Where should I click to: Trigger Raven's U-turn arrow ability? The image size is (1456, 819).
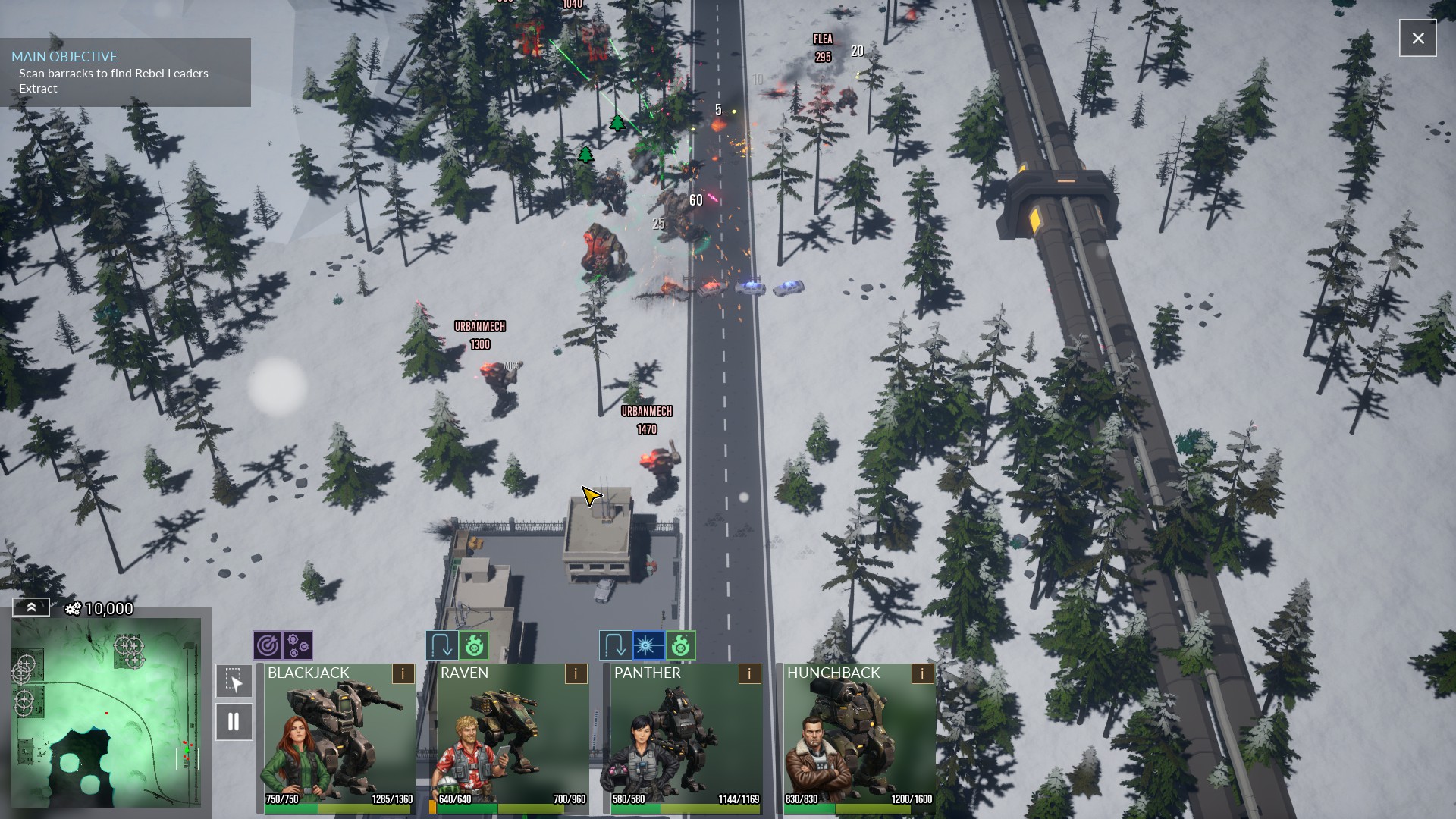[x=441, y=646]
